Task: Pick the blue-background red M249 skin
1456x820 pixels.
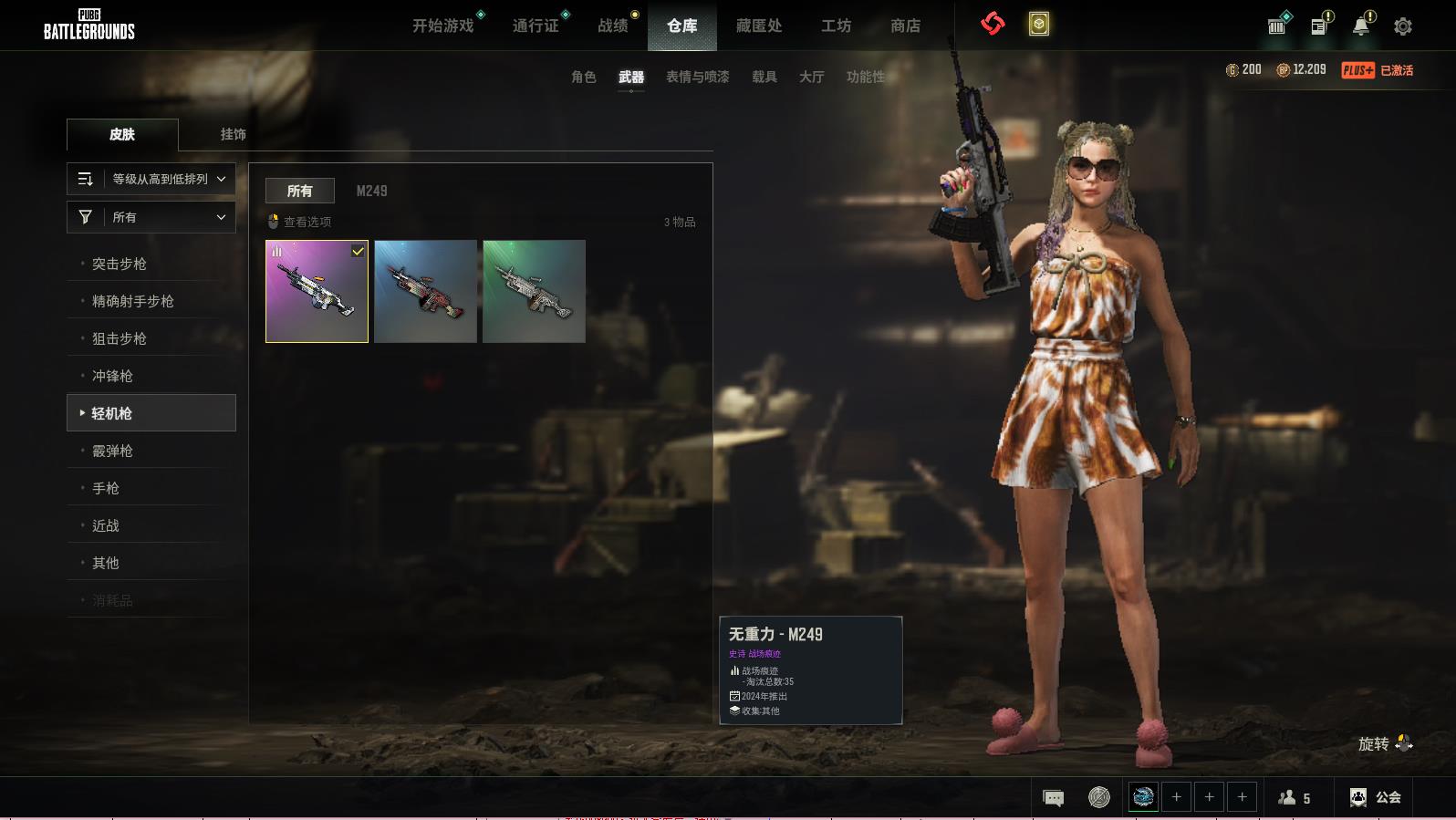Action: 425,292
